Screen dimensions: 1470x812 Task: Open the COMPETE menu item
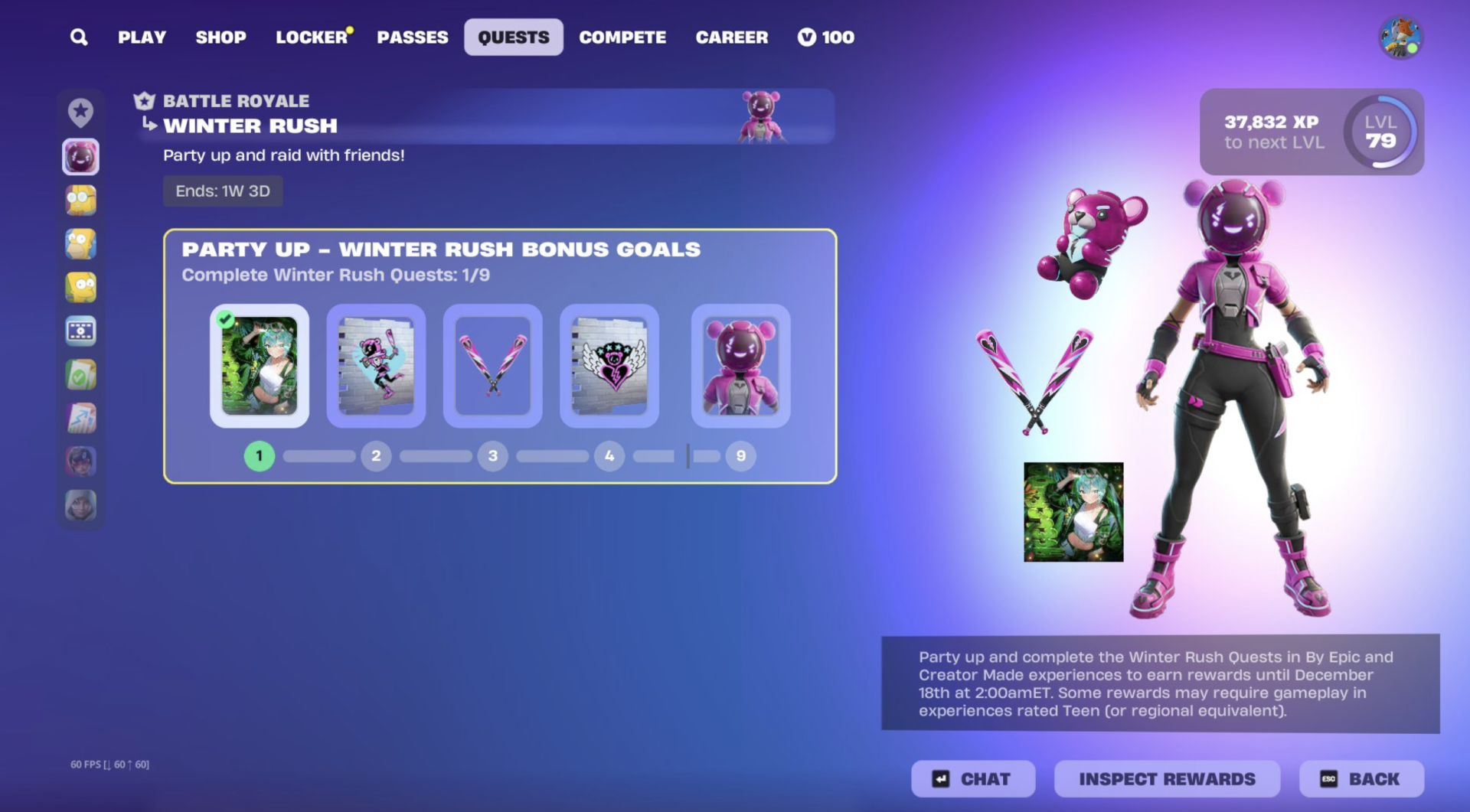pyautogui.click(x=622, y=37)
